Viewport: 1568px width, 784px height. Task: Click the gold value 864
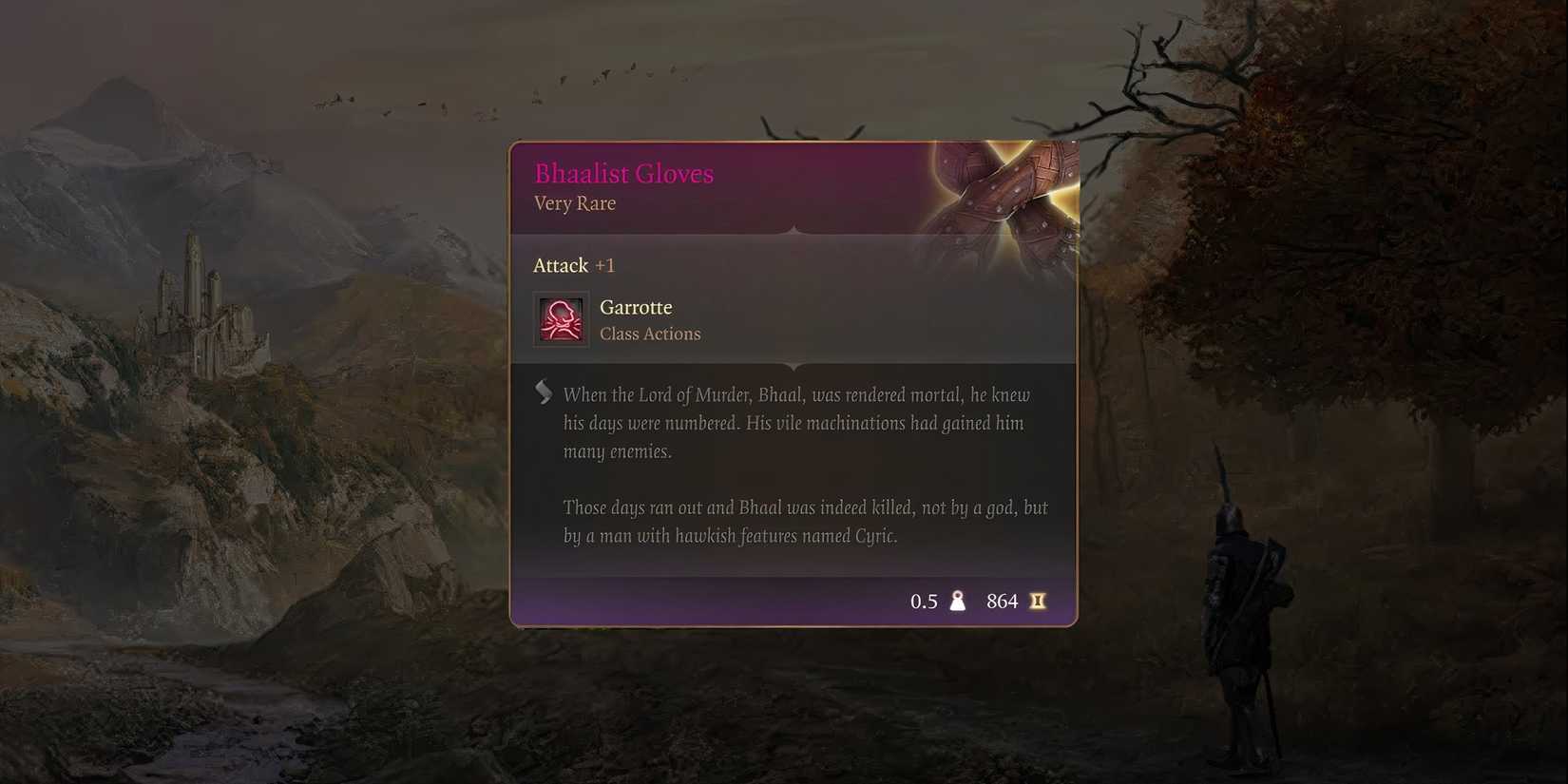click(x=1003, y=600)
